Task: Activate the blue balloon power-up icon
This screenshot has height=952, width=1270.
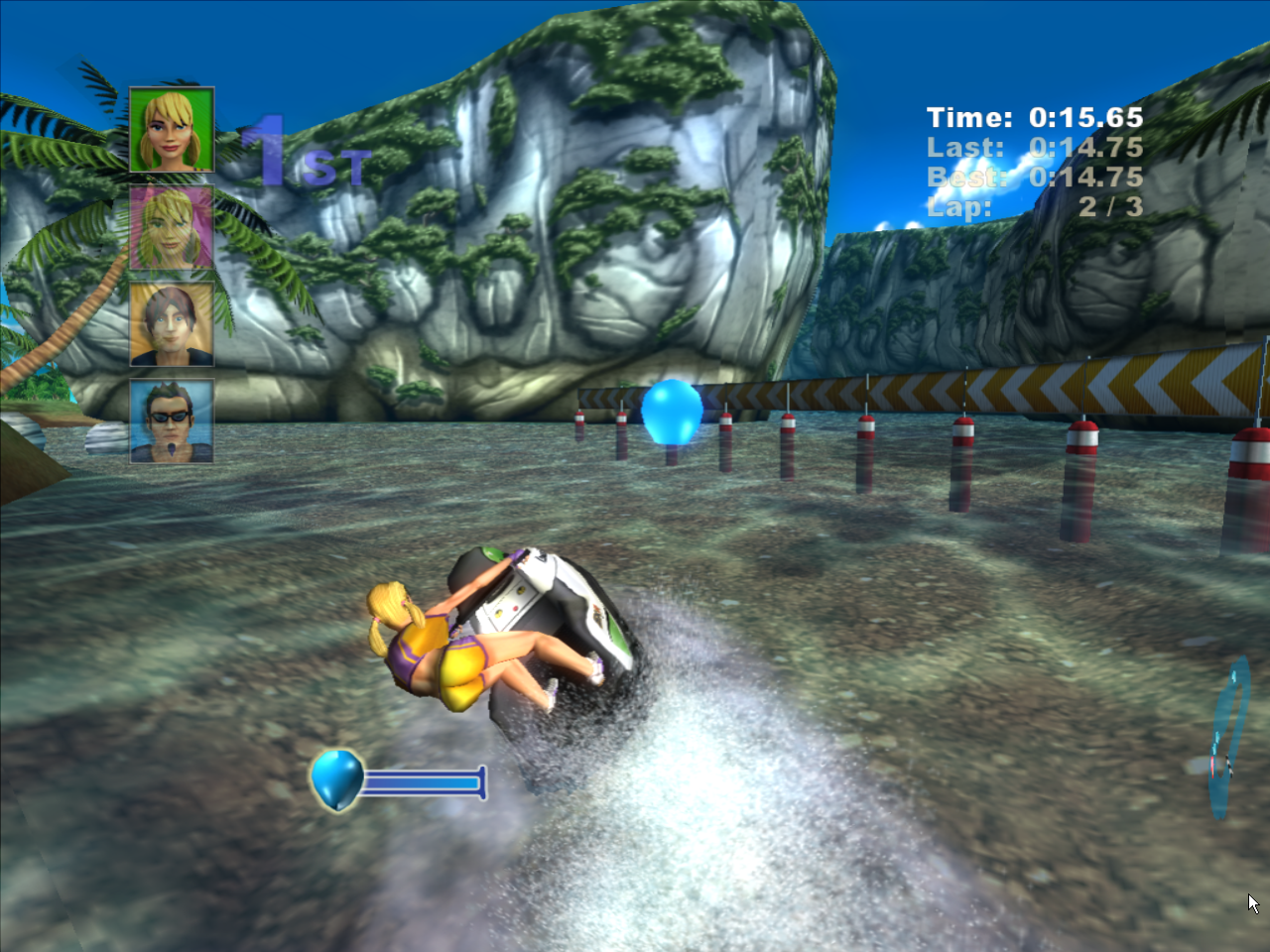Action: pyautogui.click(x=336, y=779)
